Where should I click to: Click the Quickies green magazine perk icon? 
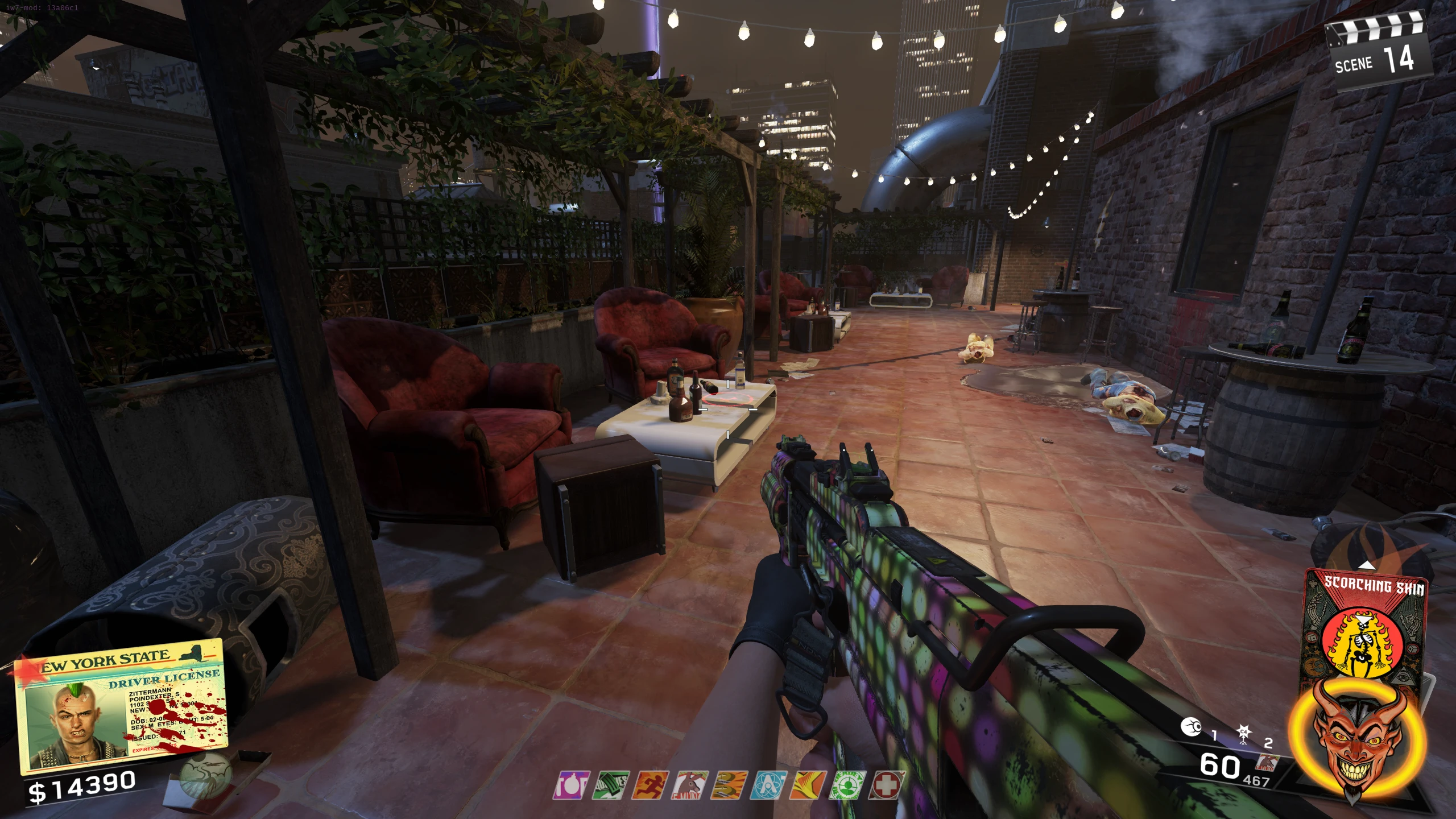[611, 785]
